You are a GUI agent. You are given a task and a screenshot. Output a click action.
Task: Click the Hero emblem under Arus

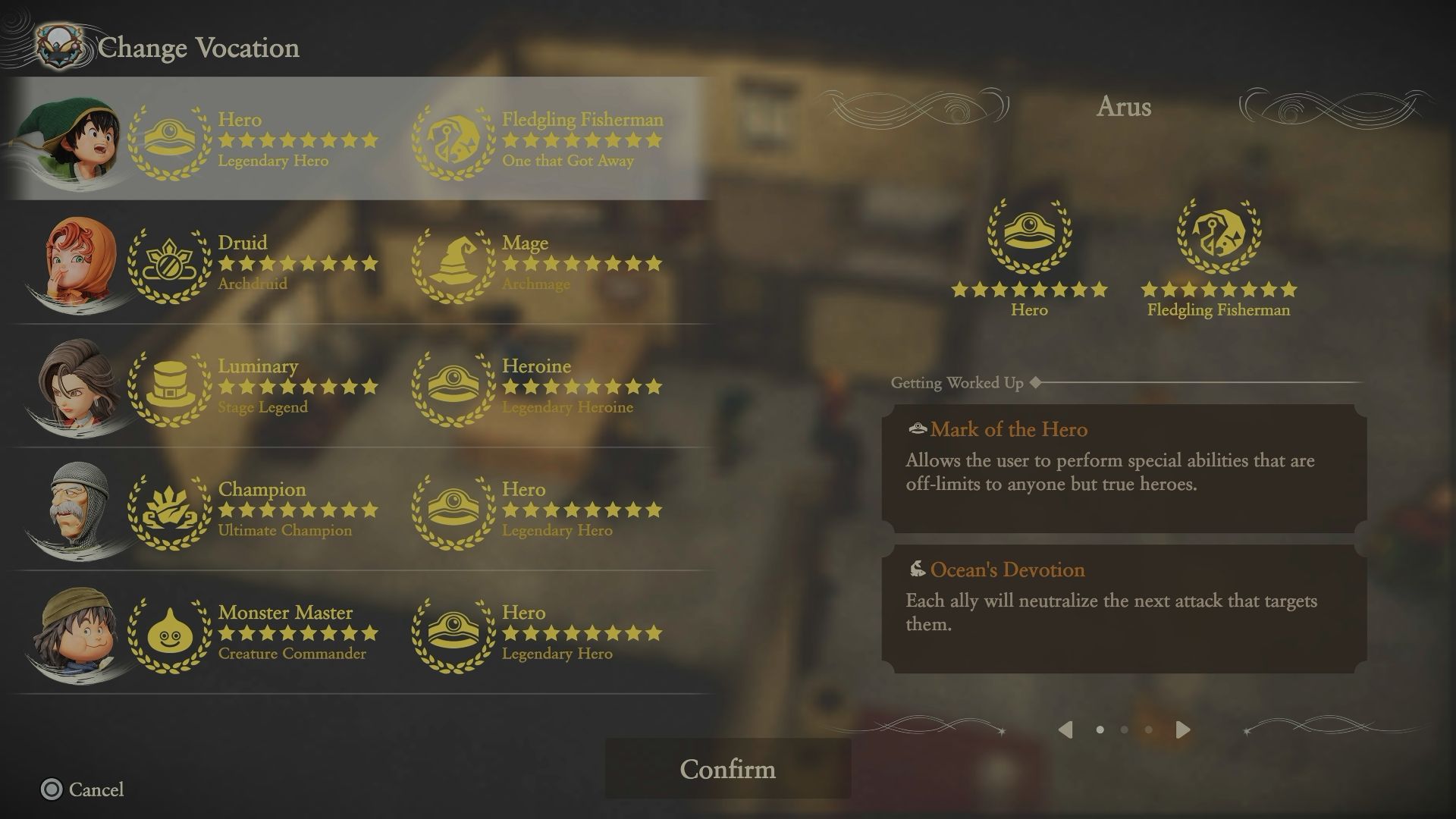[1029, 235]
